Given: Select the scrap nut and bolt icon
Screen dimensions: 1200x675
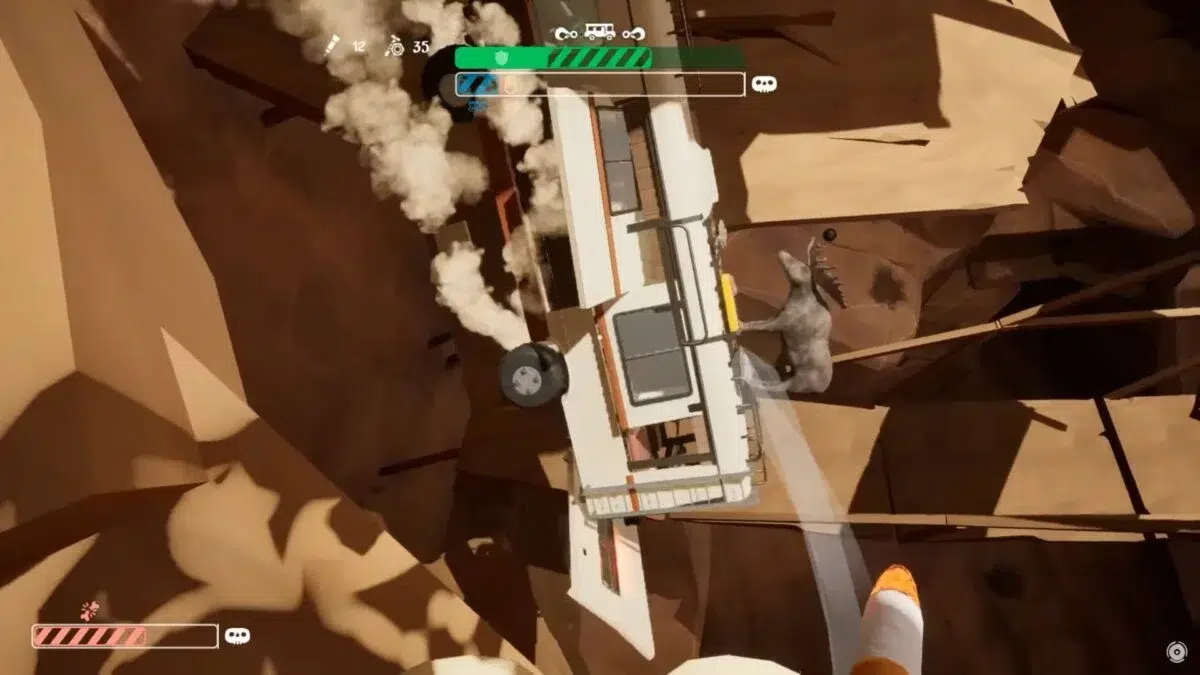Looking at the screenshot, I should pos(395,45).
